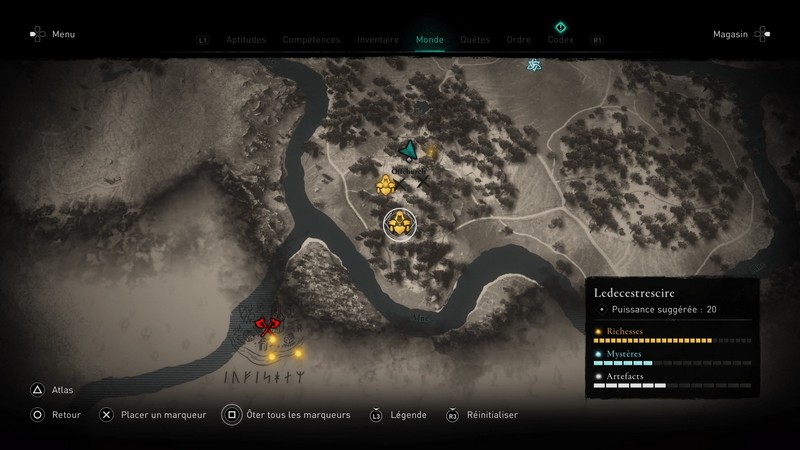Choose the pale blue mystery marker
The height and width of the screenshot is (450, 800).
pyautogui.click(x=534, y=65)
